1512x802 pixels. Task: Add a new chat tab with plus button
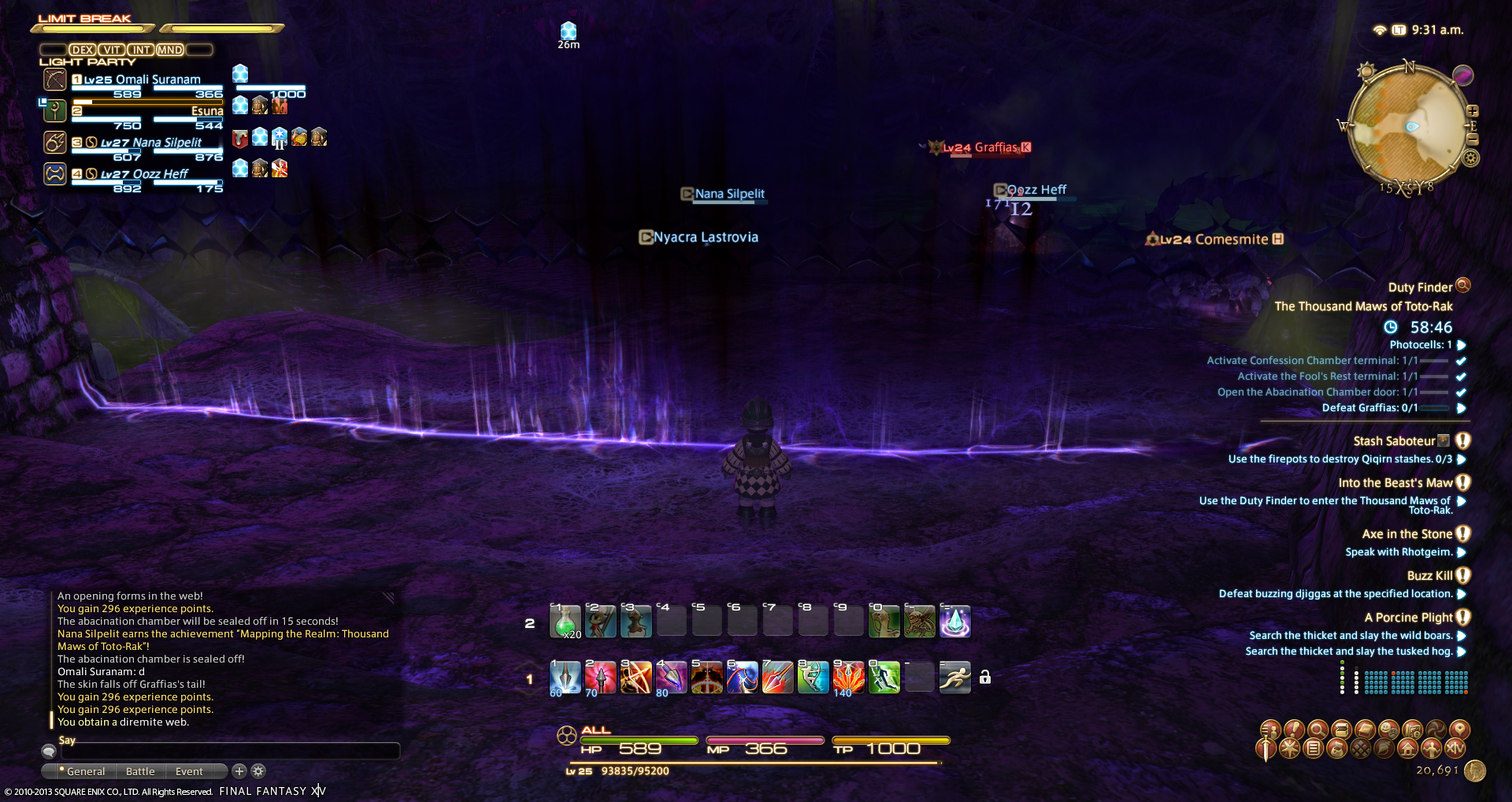(239, 771)
